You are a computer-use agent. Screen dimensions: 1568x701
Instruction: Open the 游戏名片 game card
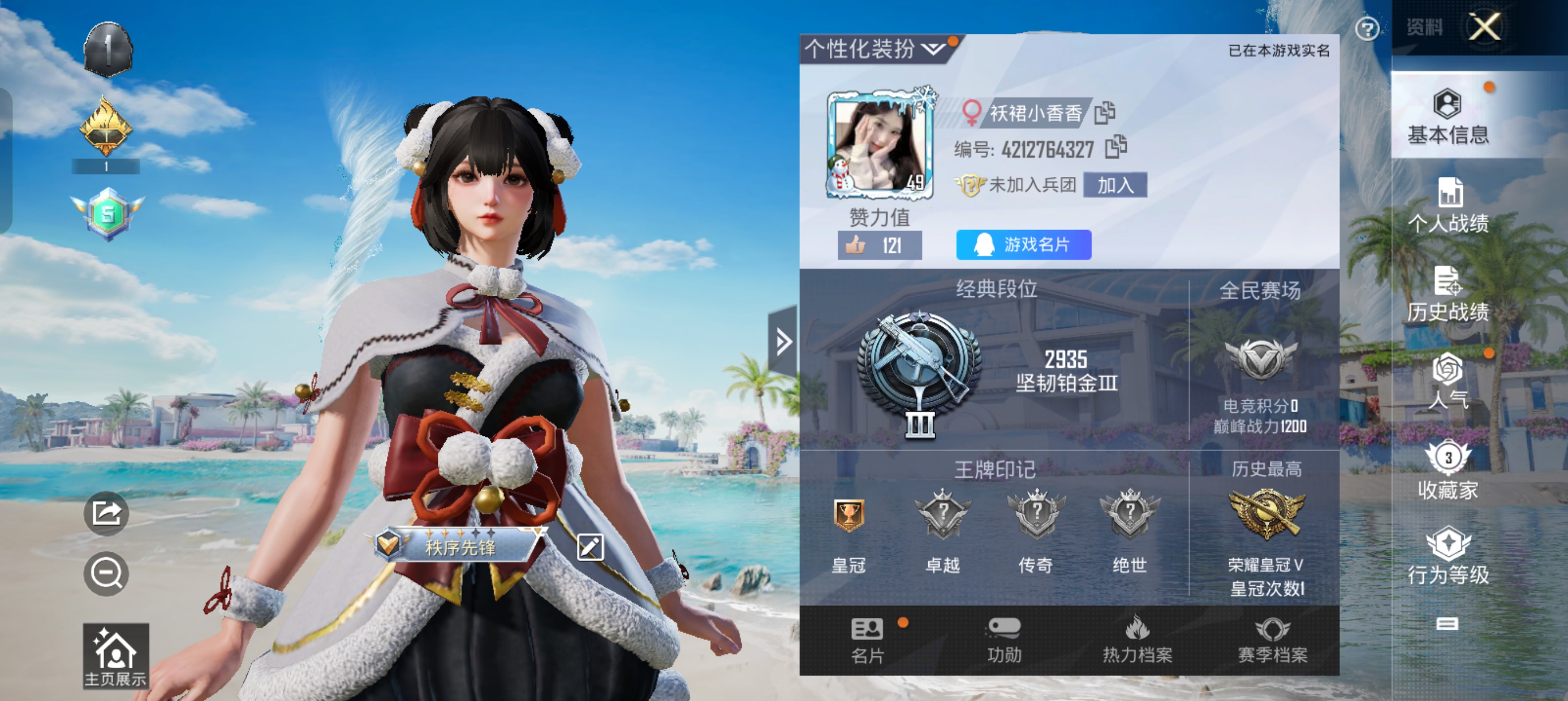coord(1023,245)
